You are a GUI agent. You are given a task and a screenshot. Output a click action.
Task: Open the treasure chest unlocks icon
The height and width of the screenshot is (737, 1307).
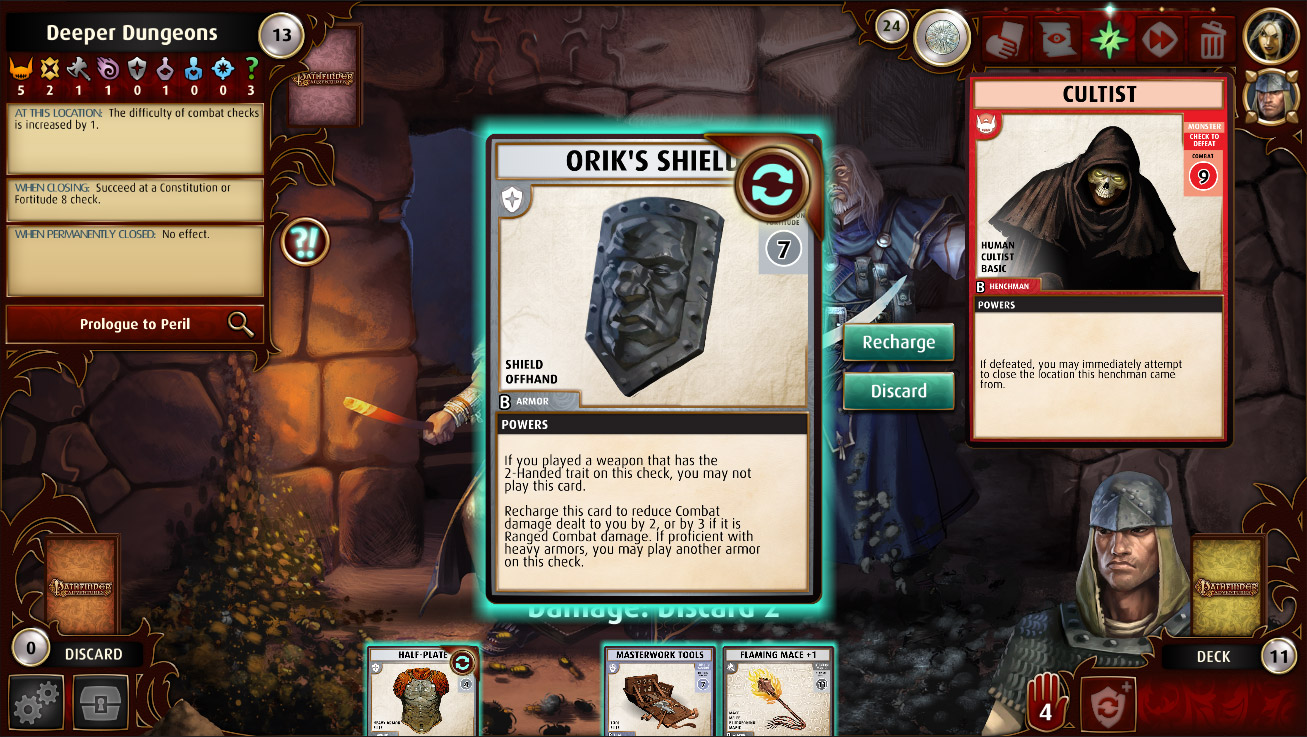[99, 702]
